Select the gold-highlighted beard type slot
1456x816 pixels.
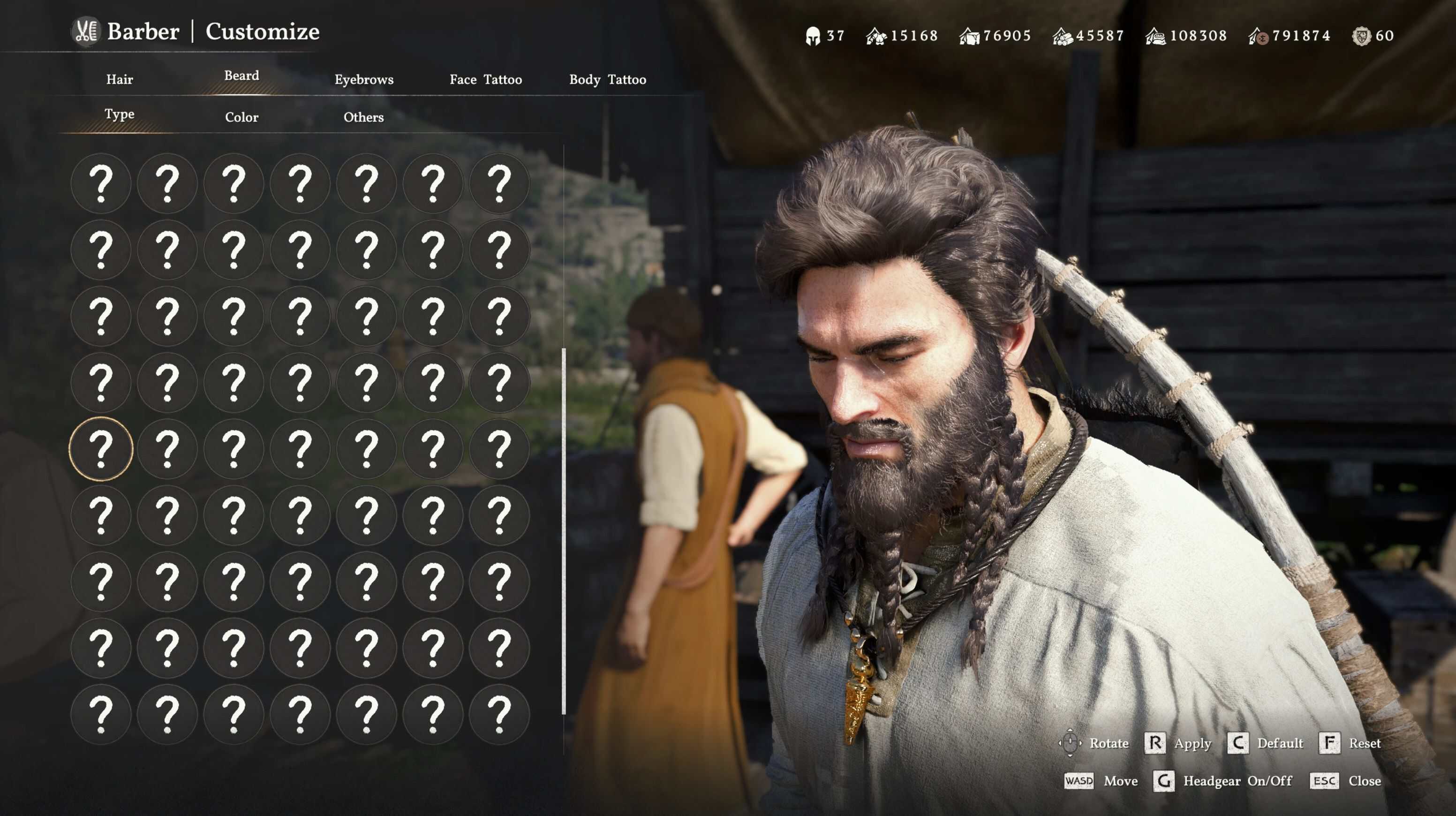(101, 449)
